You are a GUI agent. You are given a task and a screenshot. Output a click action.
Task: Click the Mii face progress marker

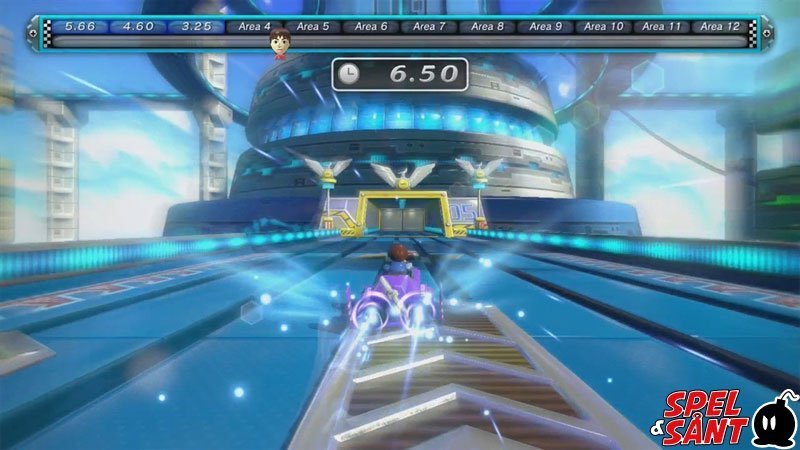[279, 42]
